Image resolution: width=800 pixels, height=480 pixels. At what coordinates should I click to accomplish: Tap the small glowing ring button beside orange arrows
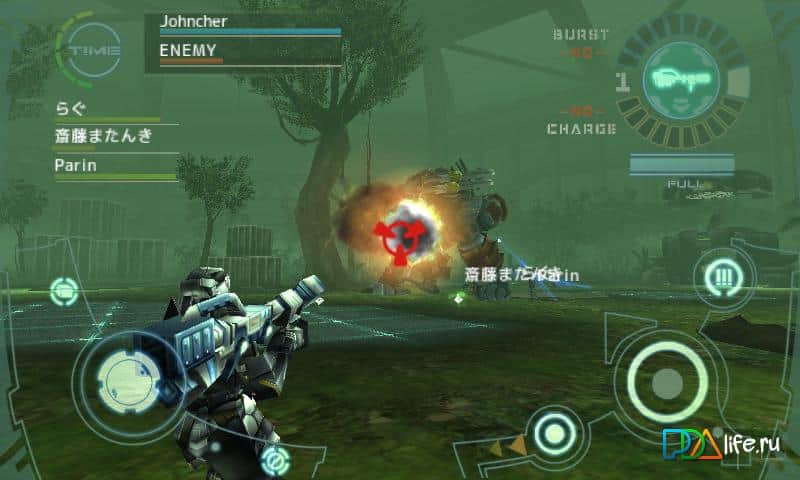551,435
